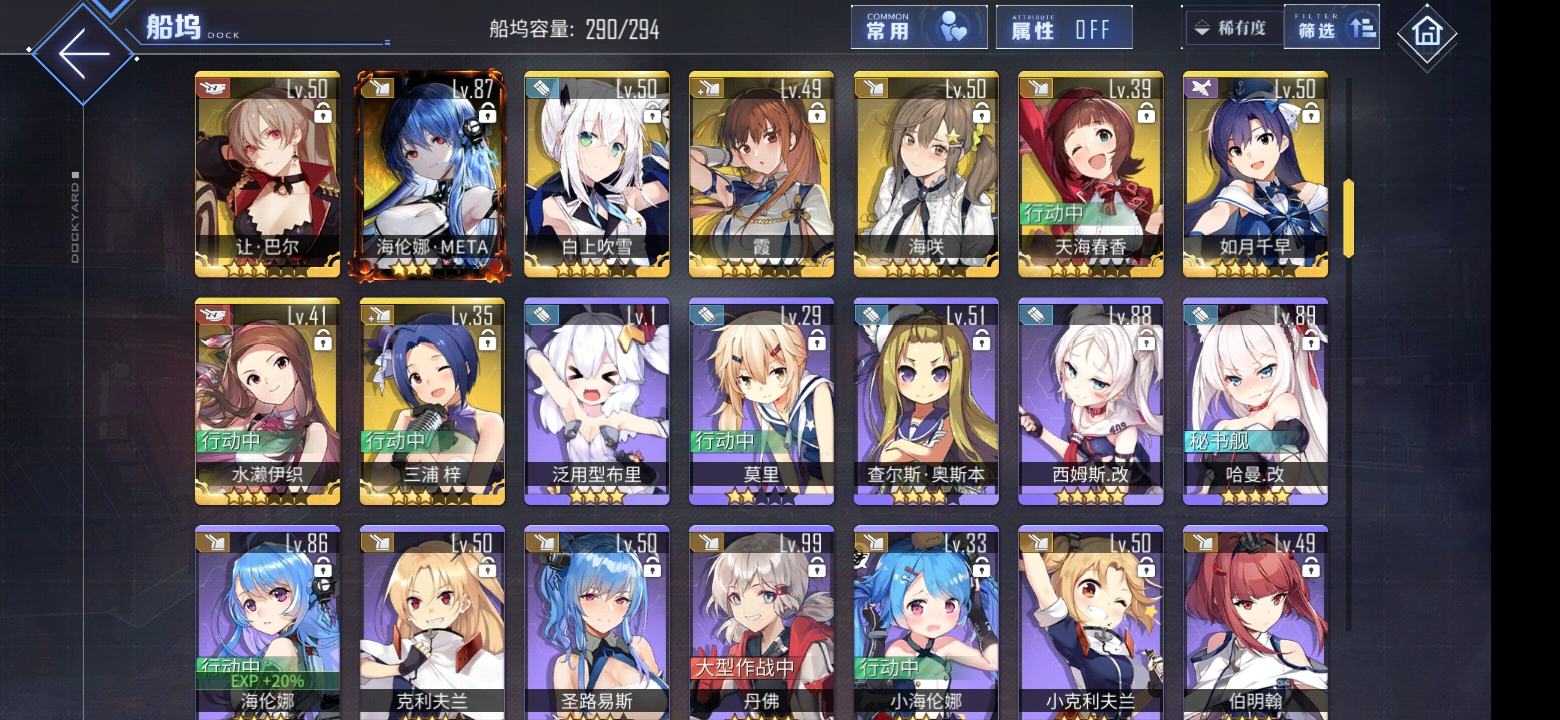The height and width of the screenshot is (720, 1560).
Task: Go back using the arrow button
Action: click(x=82, y=52)
